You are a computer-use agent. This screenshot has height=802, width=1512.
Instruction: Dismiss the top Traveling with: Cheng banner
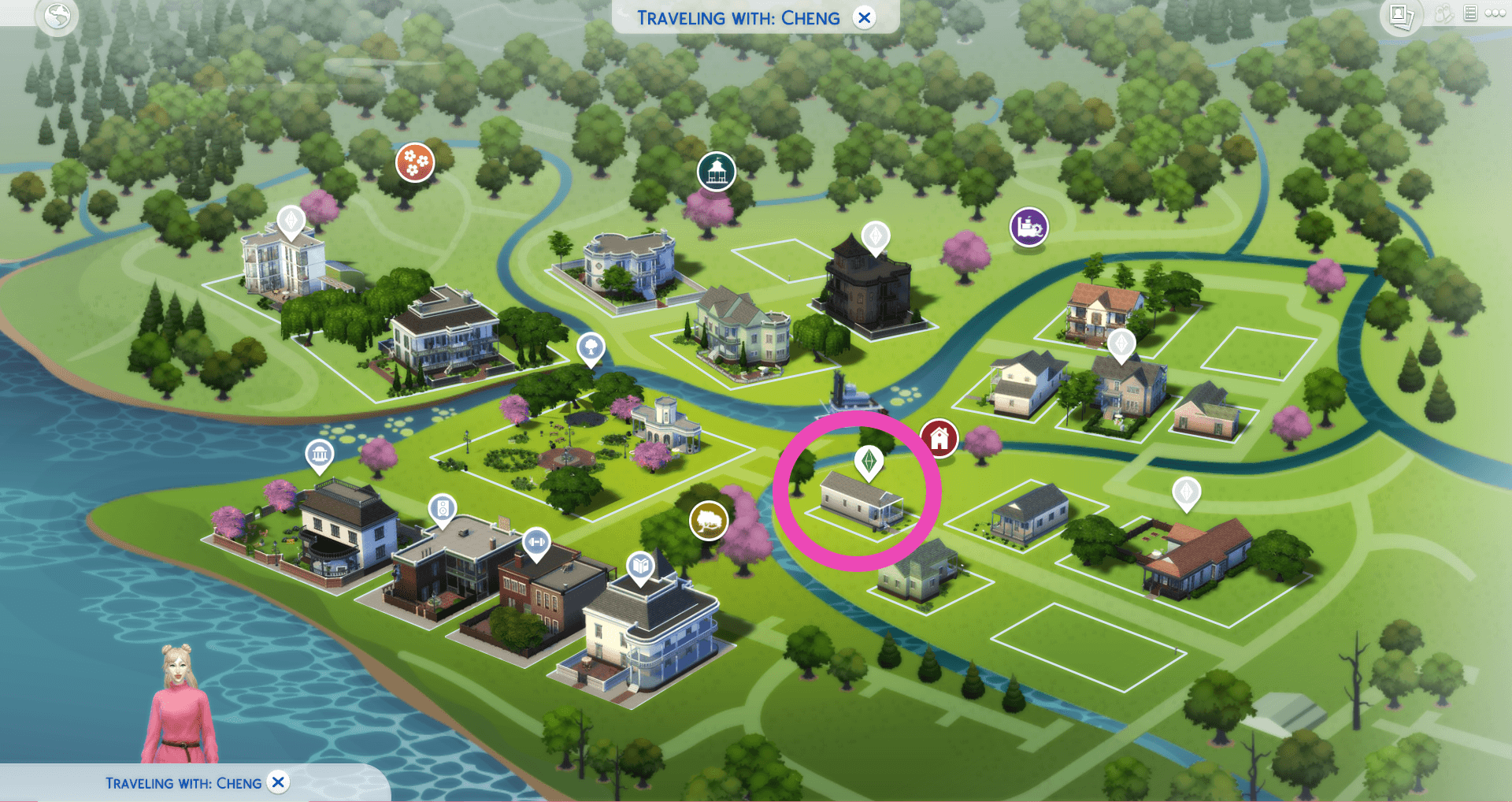pos(864,17)
